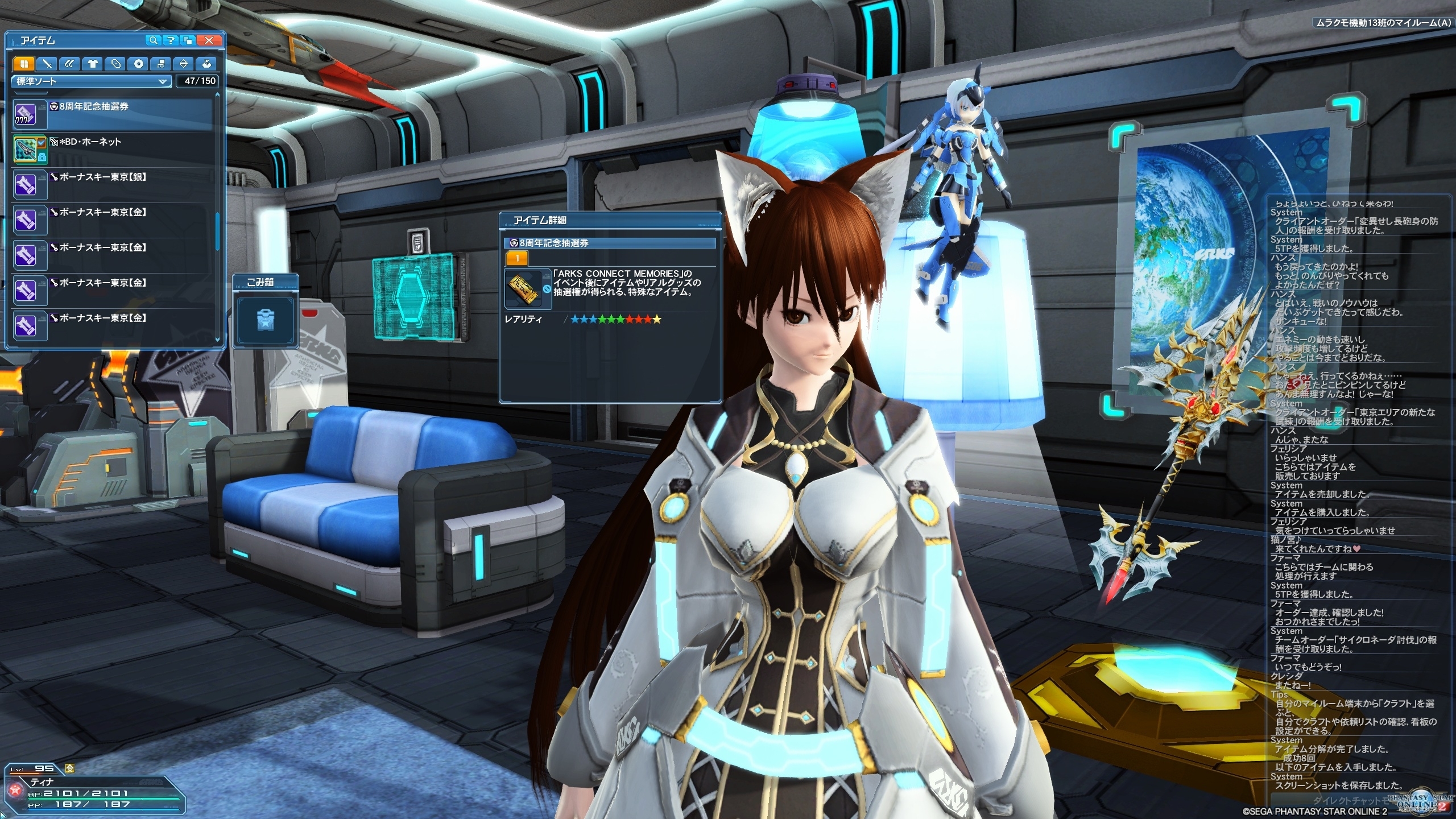Expand the 標準ソート sort dropdown

click(x=91, y=81)
